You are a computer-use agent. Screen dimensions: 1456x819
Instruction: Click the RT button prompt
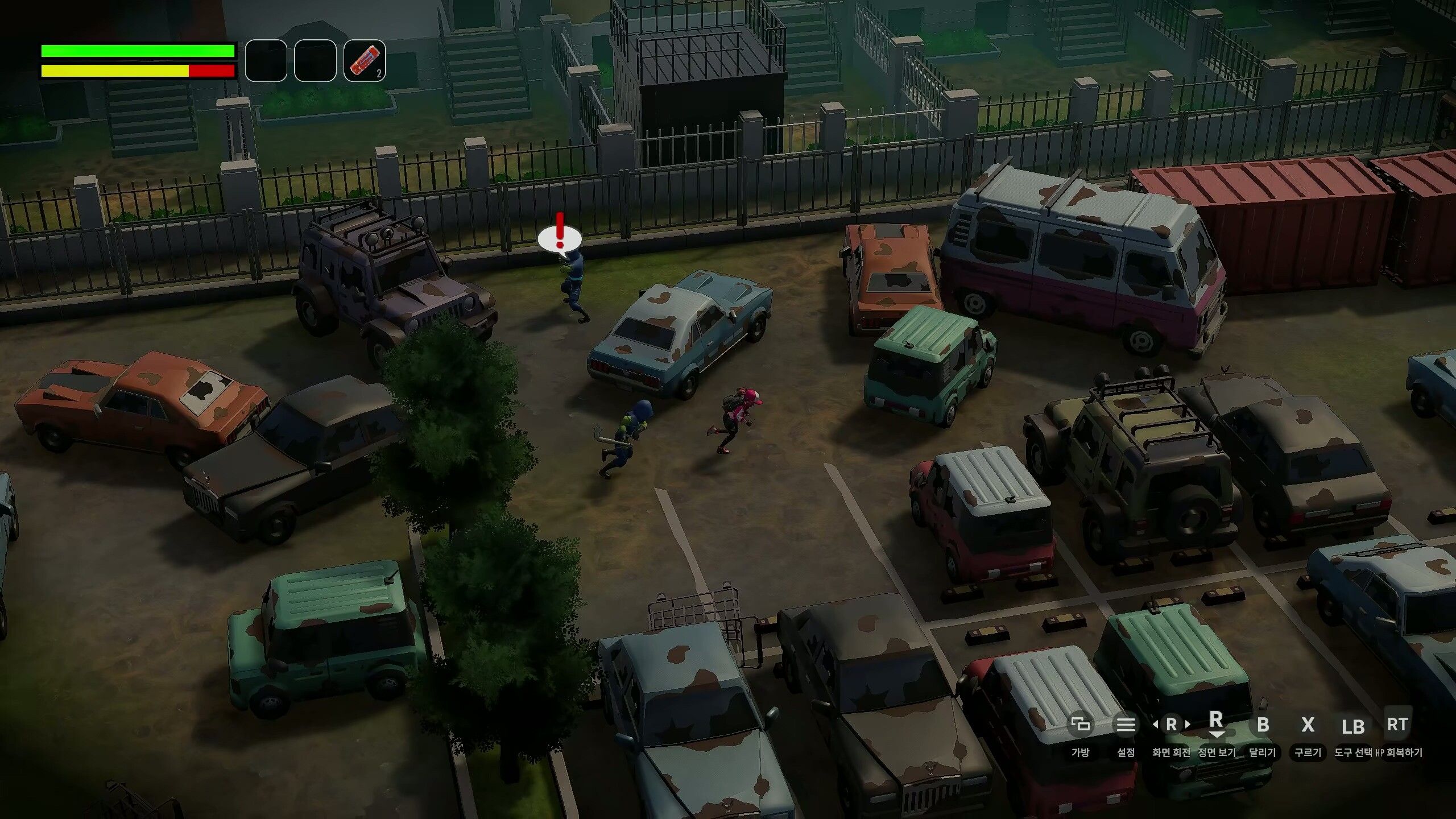(1399, 724)
